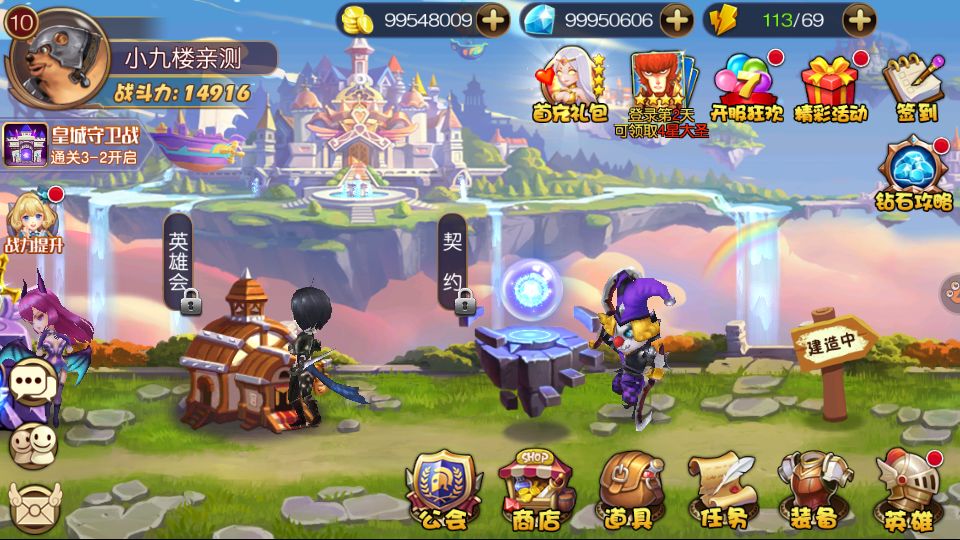960x540 pixels.
Task: Open the 英雄 heroes menu
Action: click(x=907, y=490)
